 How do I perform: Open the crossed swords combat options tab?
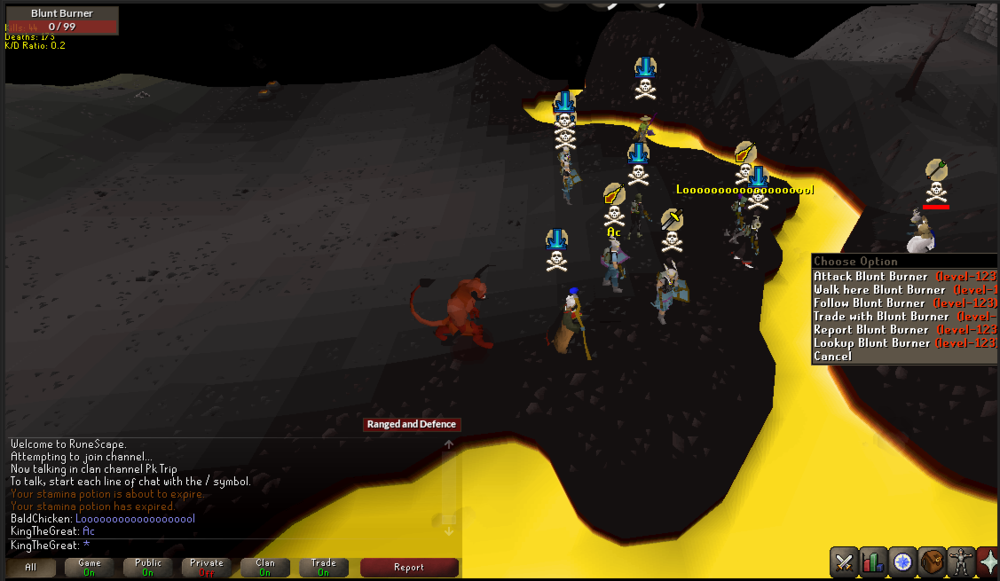pyautogui.click(x=845, y=561)
